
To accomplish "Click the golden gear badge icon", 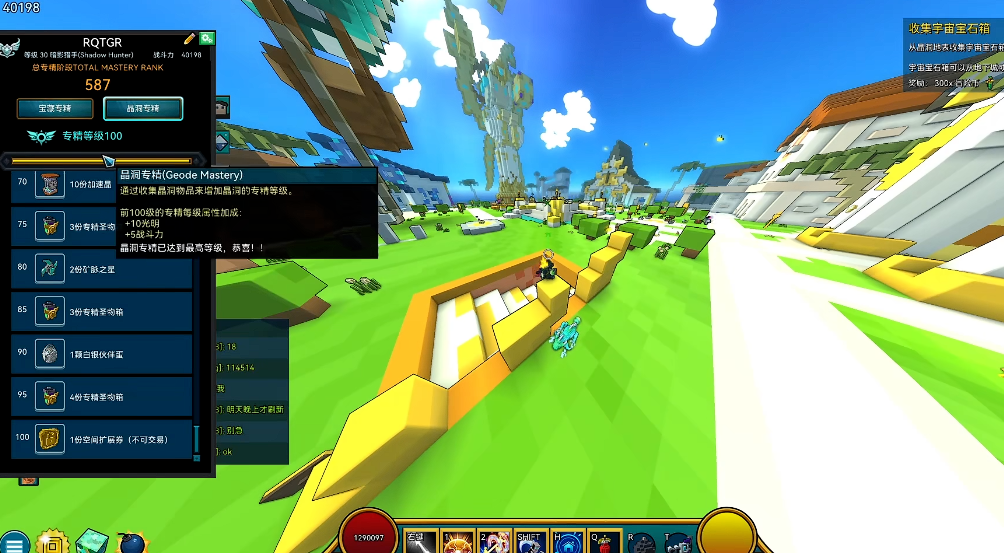I will 49,543.
